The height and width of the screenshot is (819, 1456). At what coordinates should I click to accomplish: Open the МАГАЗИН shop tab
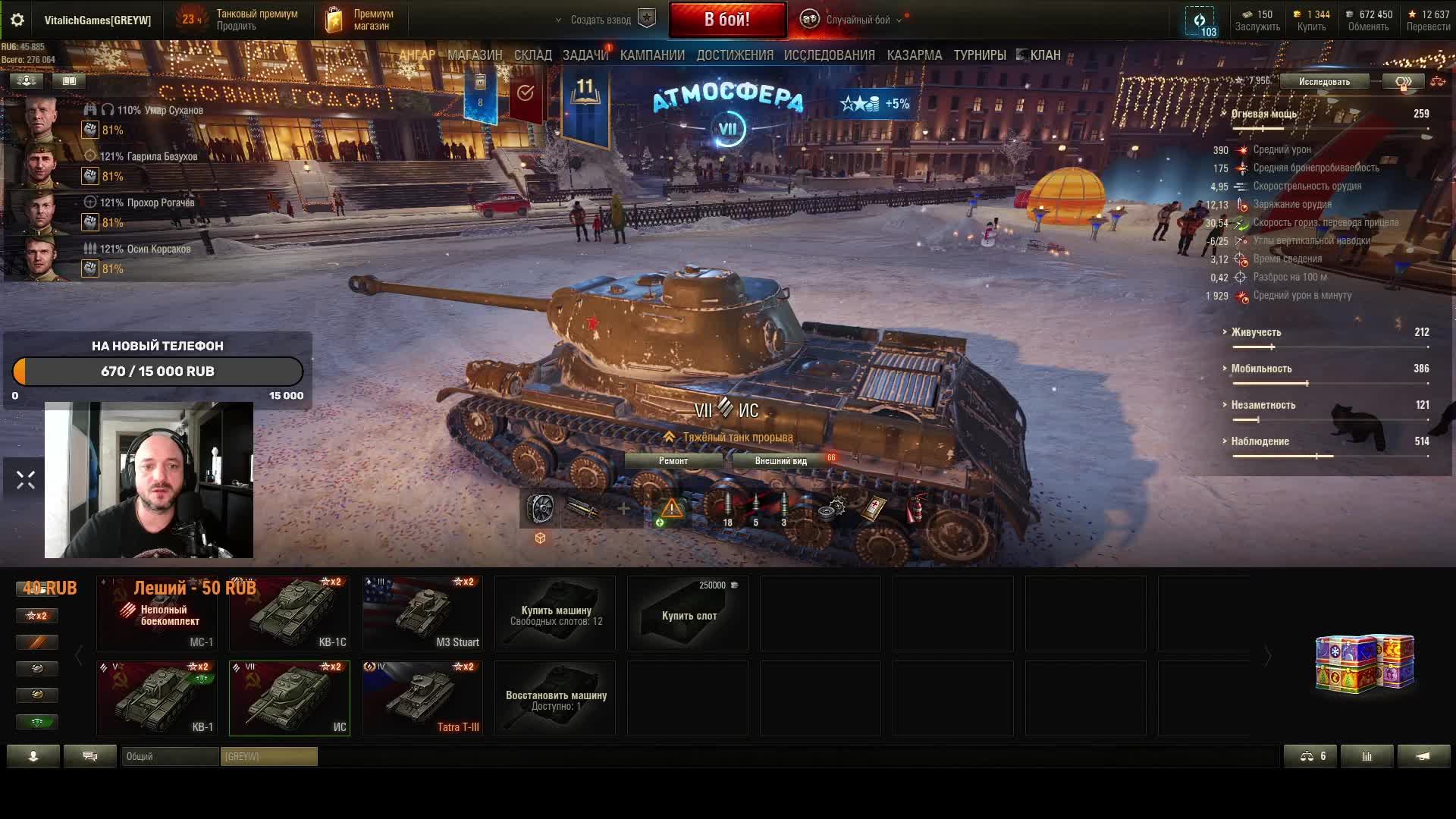pyautogui.click(x=475, y=55)
